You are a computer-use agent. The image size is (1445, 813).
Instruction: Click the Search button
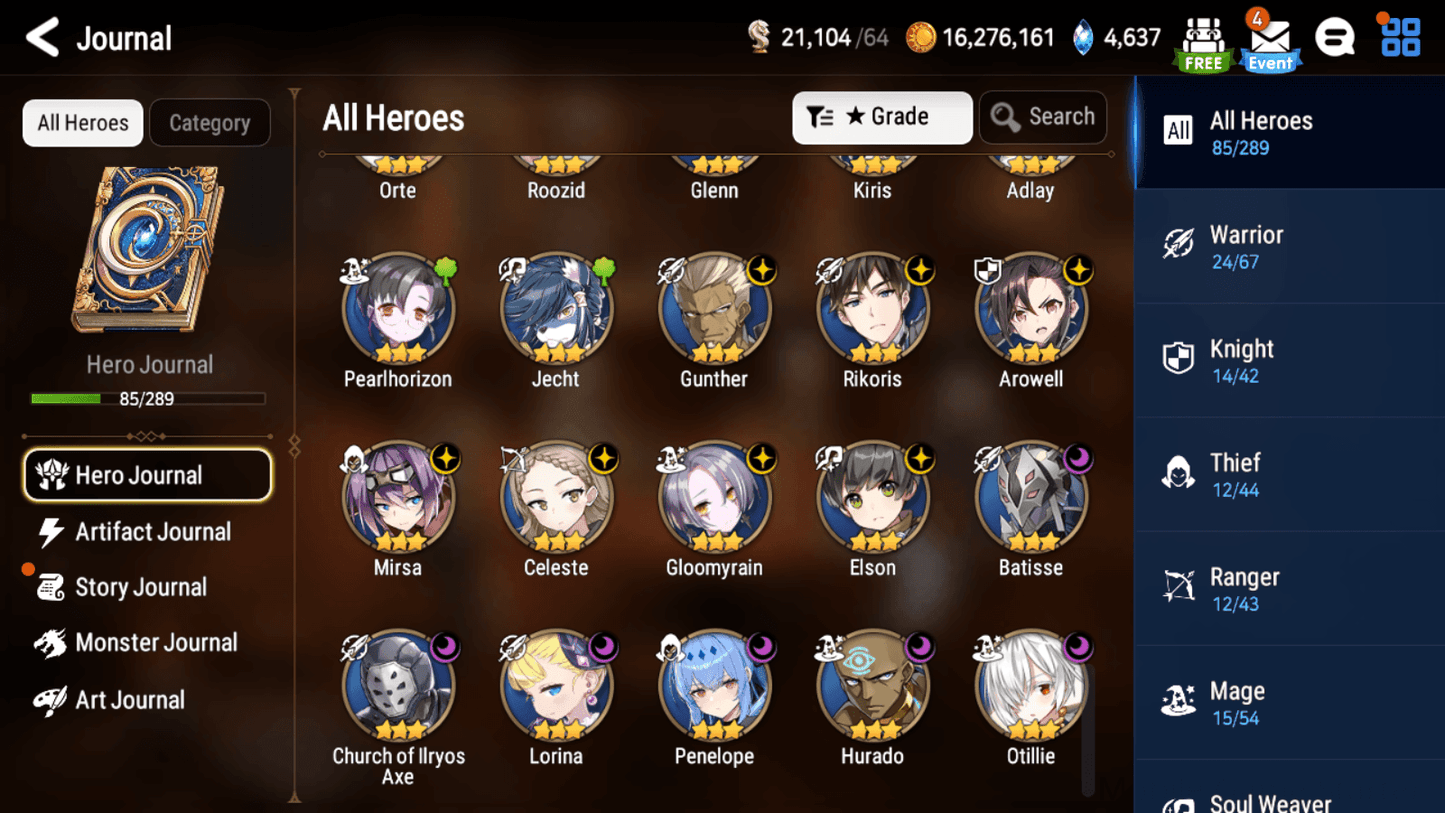(1043, 117)
